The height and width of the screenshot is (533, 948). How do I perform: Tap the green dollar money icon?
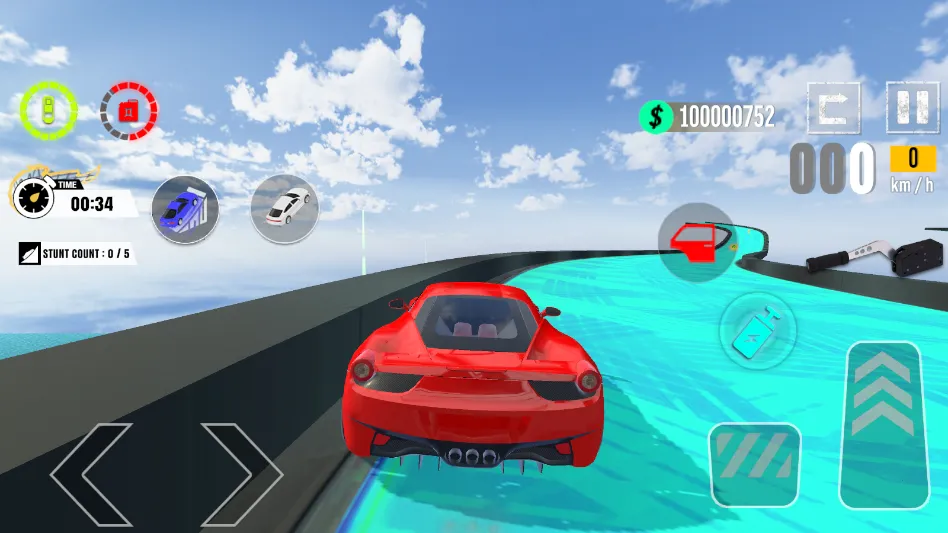click(655, 117)
